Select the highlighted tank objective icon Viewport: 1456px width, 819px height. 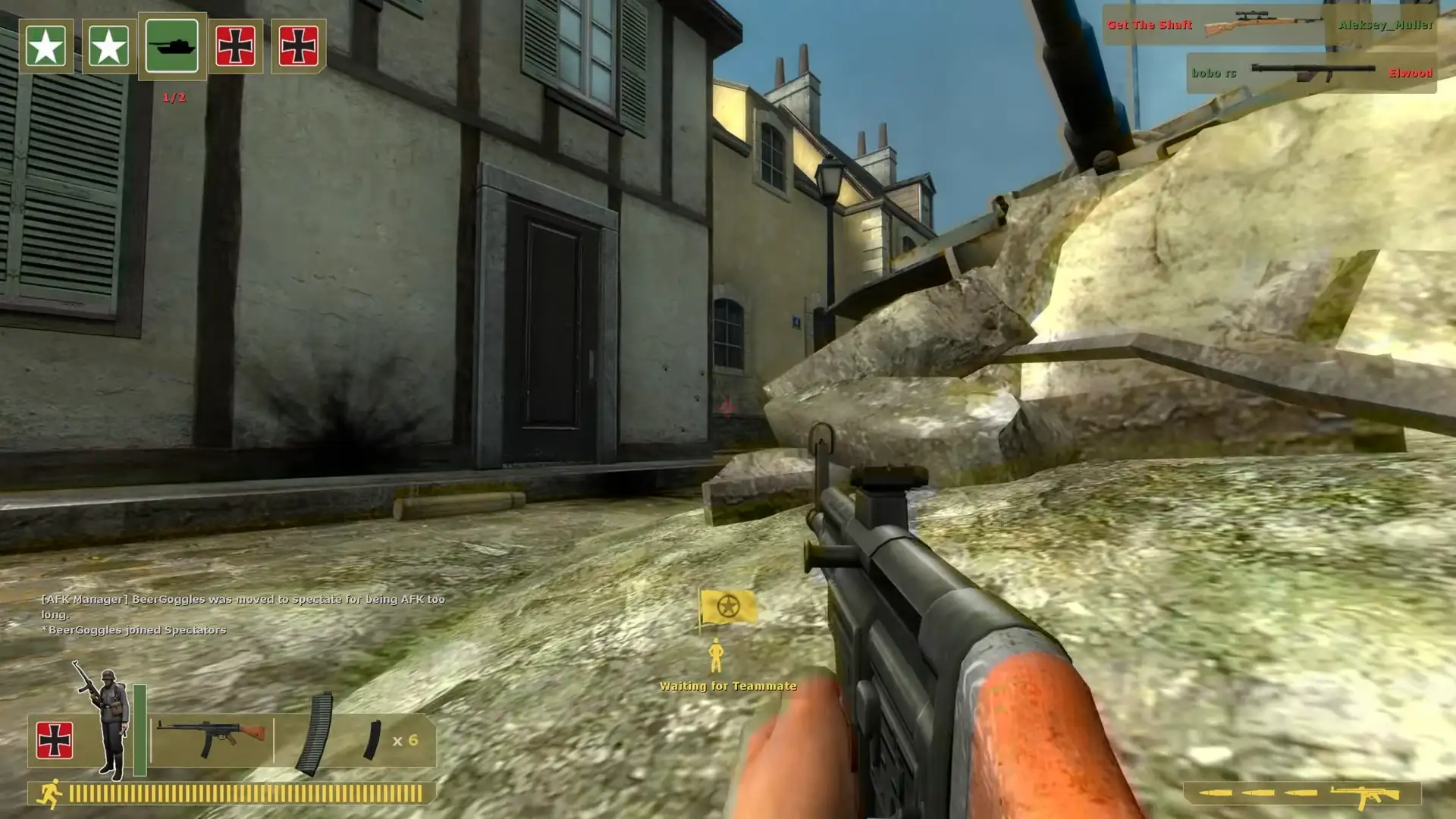click(x=173, y=47)
